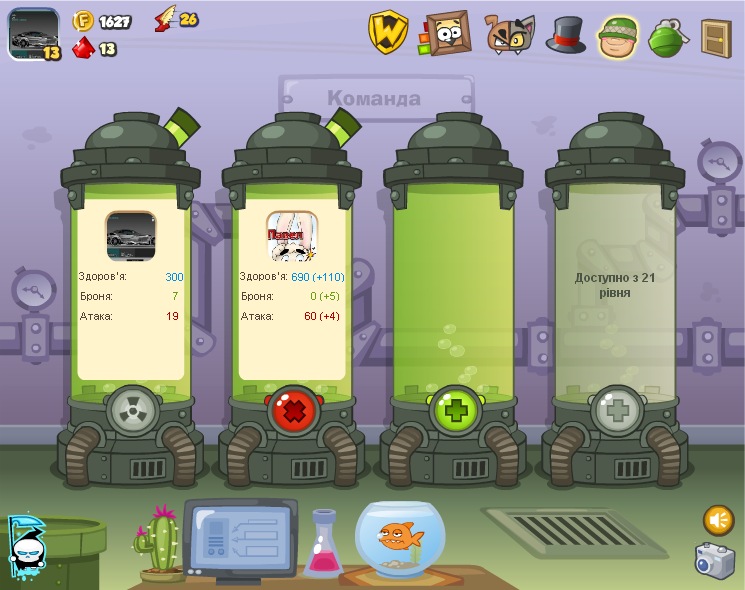Toggle the sound with speaker button
The image size is (745, 590).
(x=718, y=520)
